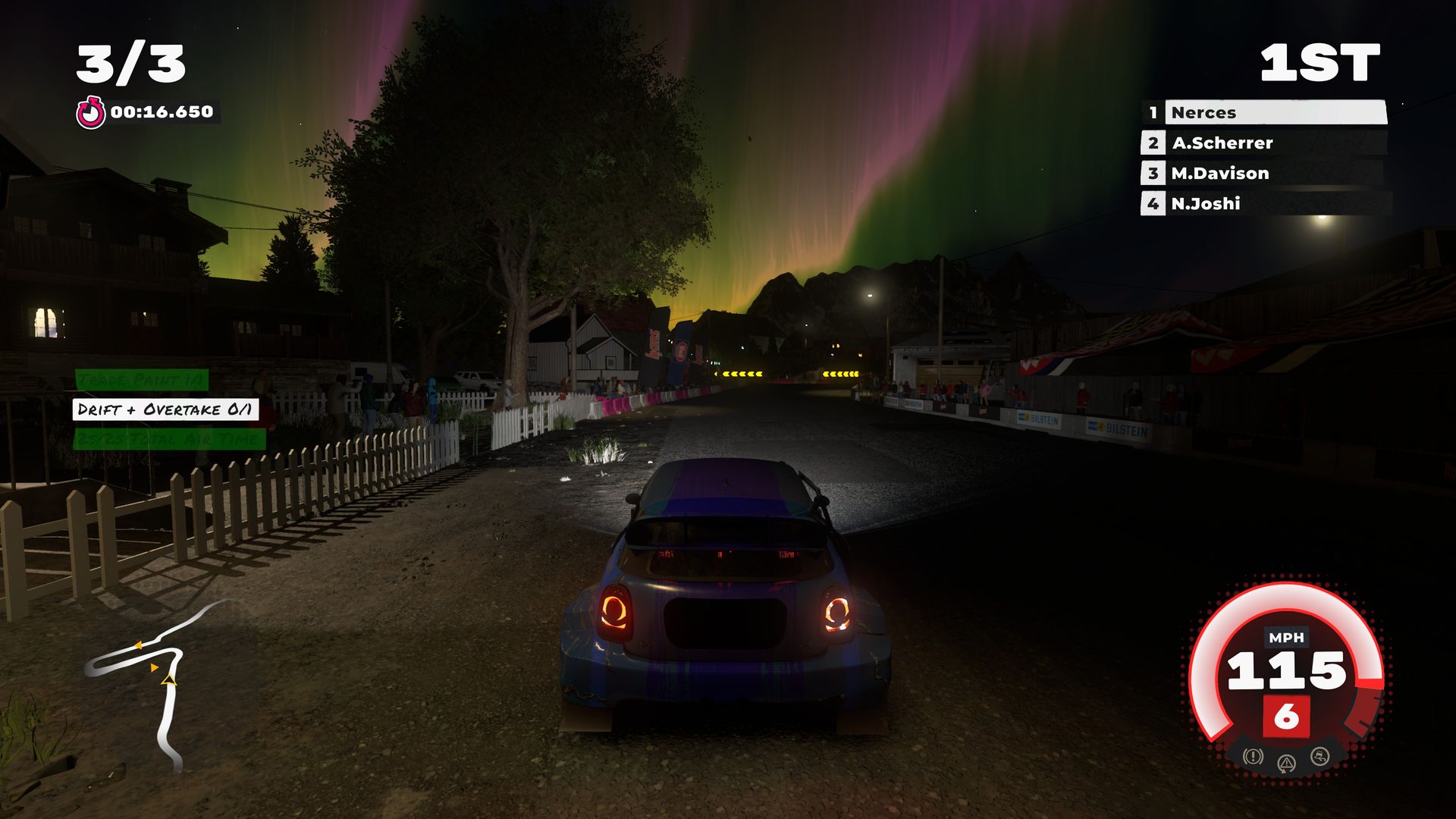This screenshot has width=1456, height=819.
Task: Select A.Scherrer in the standings list
Action: coord(1264,143)
